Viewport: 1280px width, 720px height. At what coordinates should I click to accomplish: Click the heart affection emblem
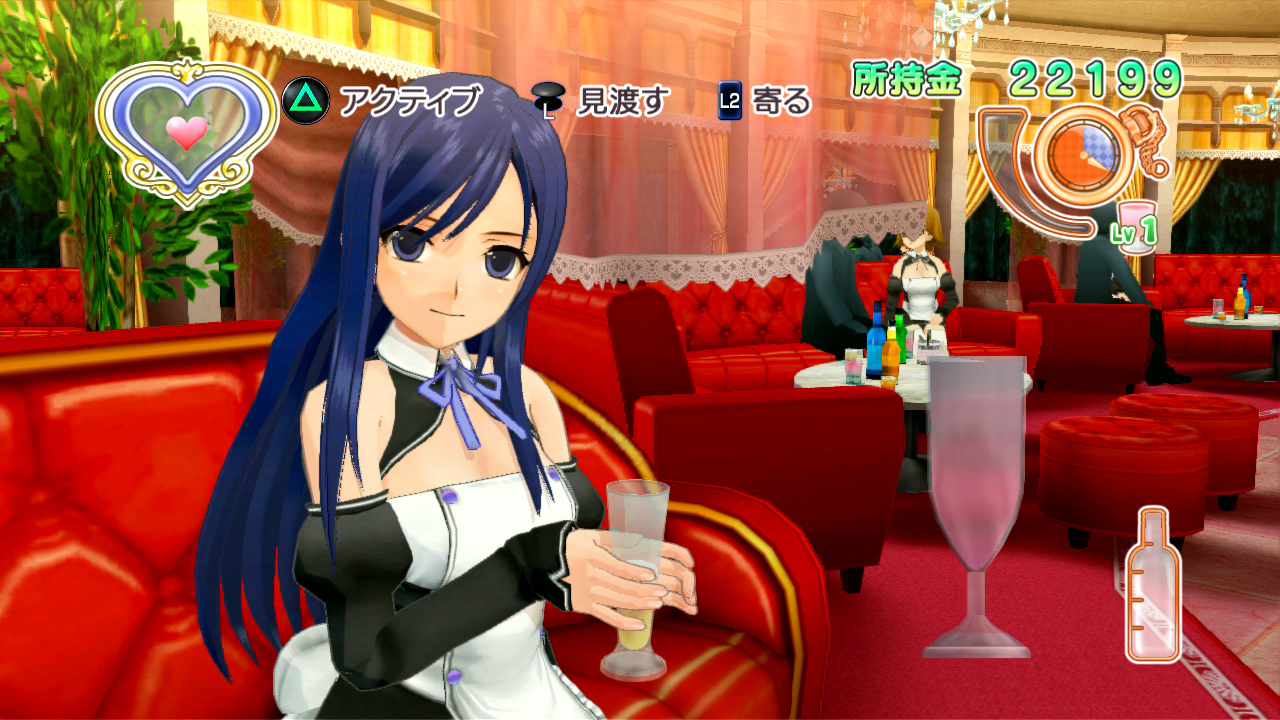(x=186, y=130)
